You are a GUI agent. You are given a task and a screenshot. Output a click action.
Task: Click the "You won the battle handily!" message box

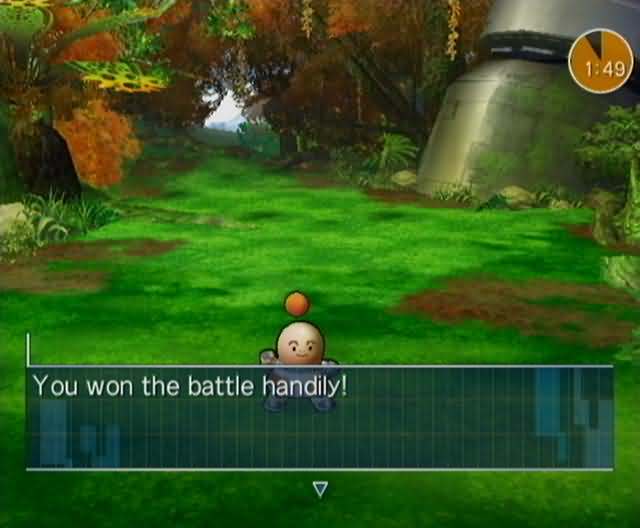click(x=320, y=417)
